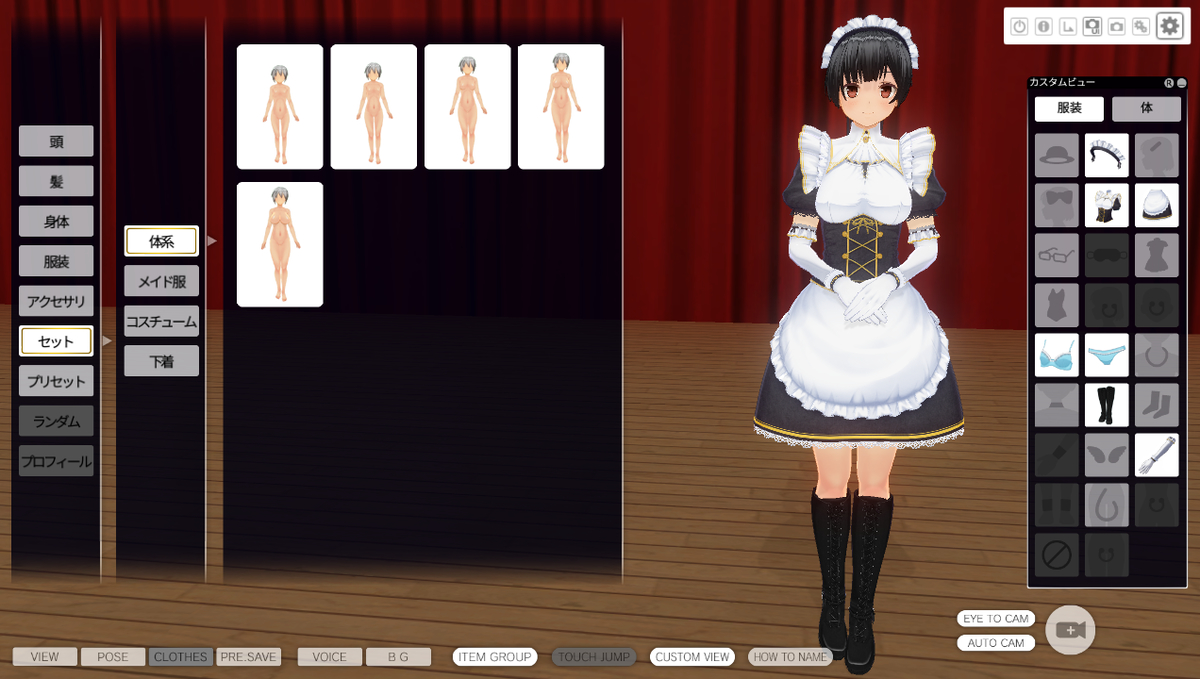Viewport: 1200px width, 679px height.
Task: Open the B G background button
Action: tap(398, 657)
